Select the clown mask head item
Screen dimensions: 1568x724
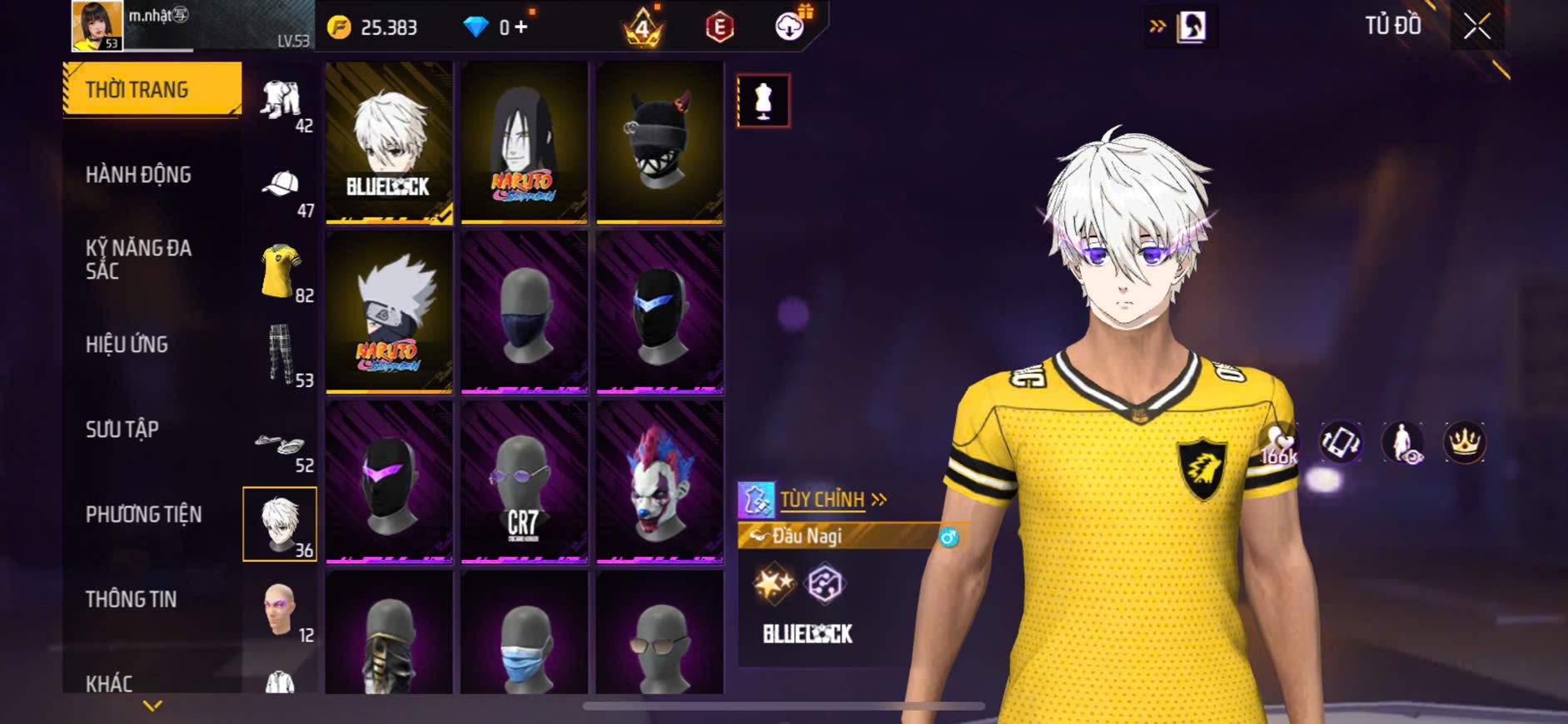(x=660, y=483)
